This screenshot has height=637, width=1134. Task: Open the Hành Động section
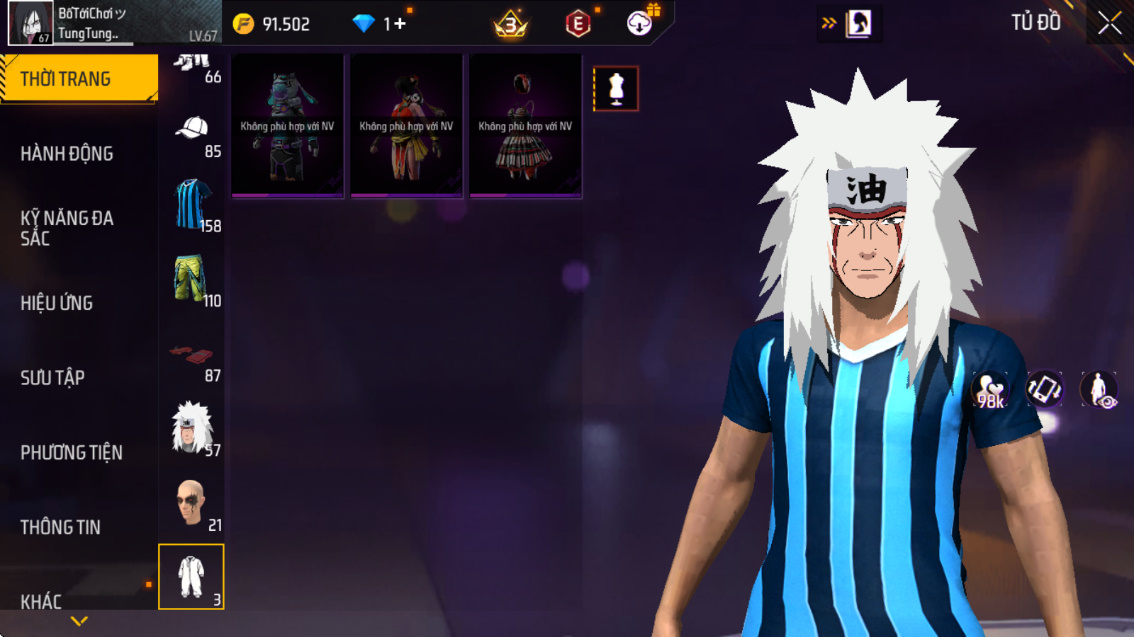(67, 154)
